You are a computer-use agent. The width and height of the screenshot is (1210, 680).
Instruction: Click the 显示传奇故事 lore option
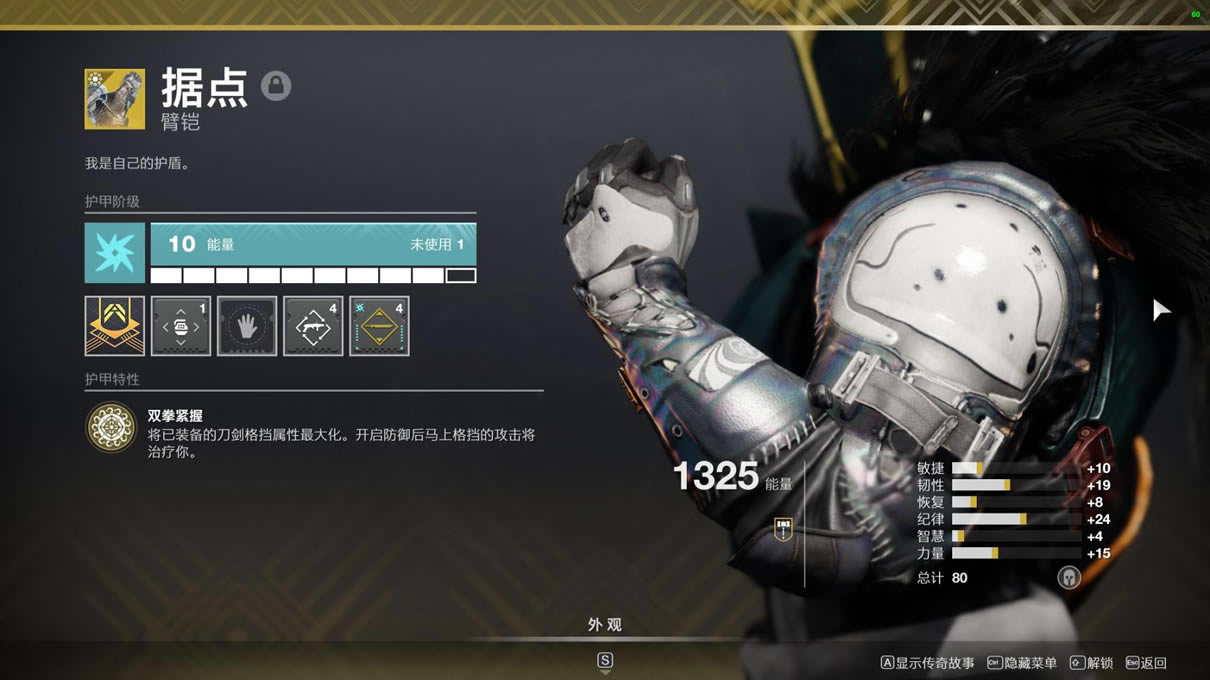(927, 663)
